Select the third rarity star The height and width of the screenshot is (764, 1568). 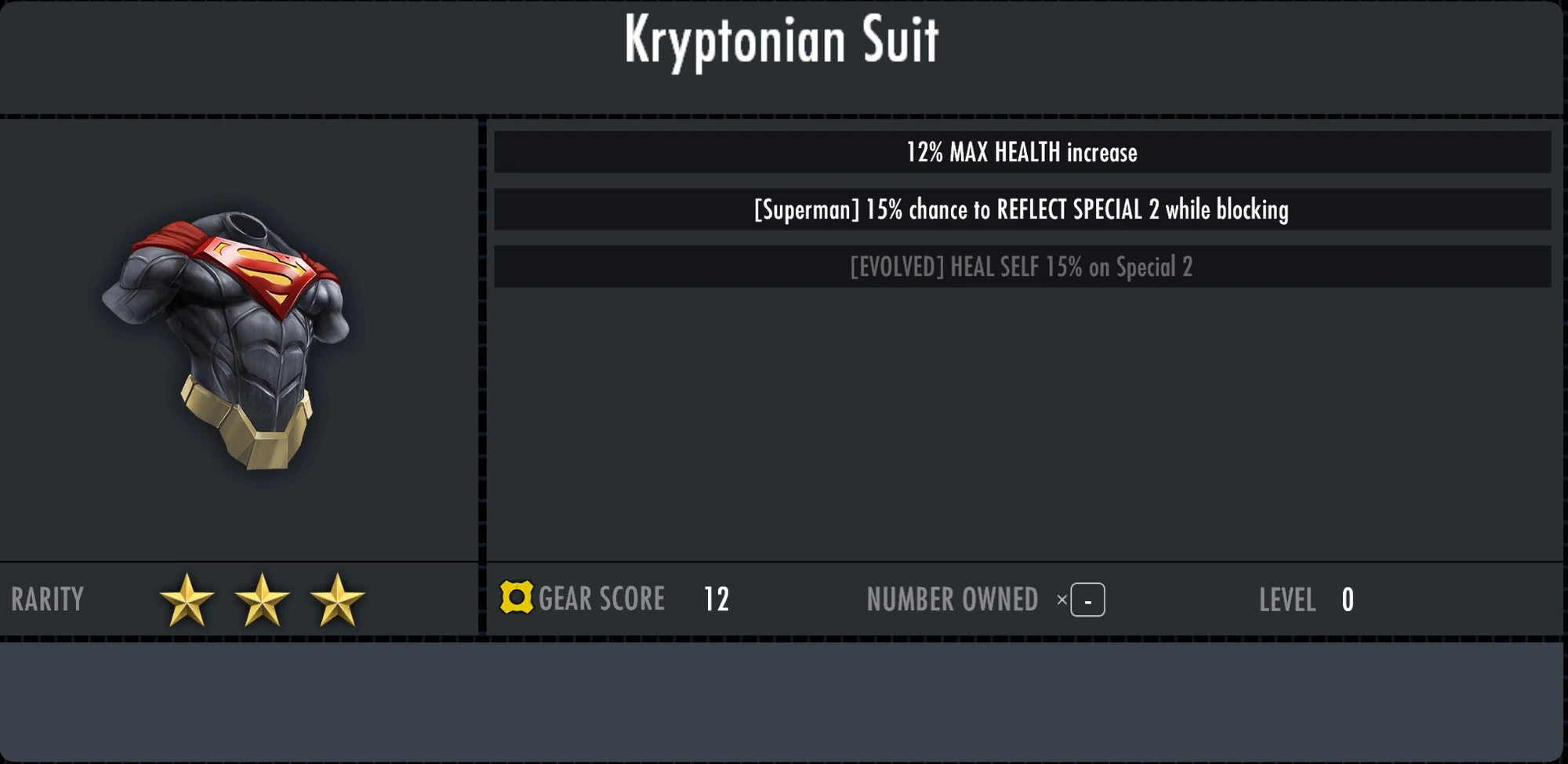point(340,599)
